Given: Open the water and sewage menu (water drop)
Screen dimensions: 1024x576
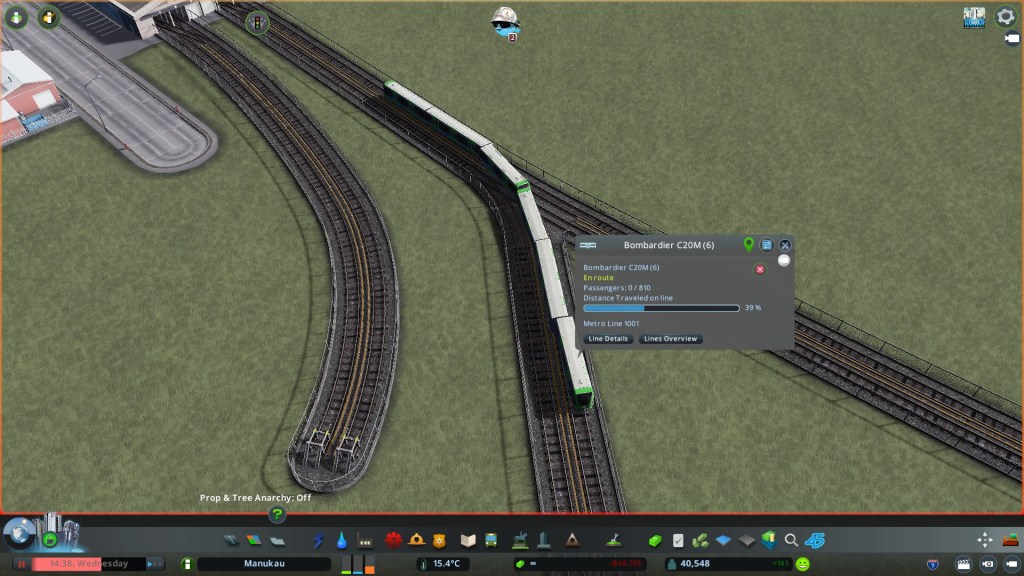Looking at the screenshot, I should point(342,540).
